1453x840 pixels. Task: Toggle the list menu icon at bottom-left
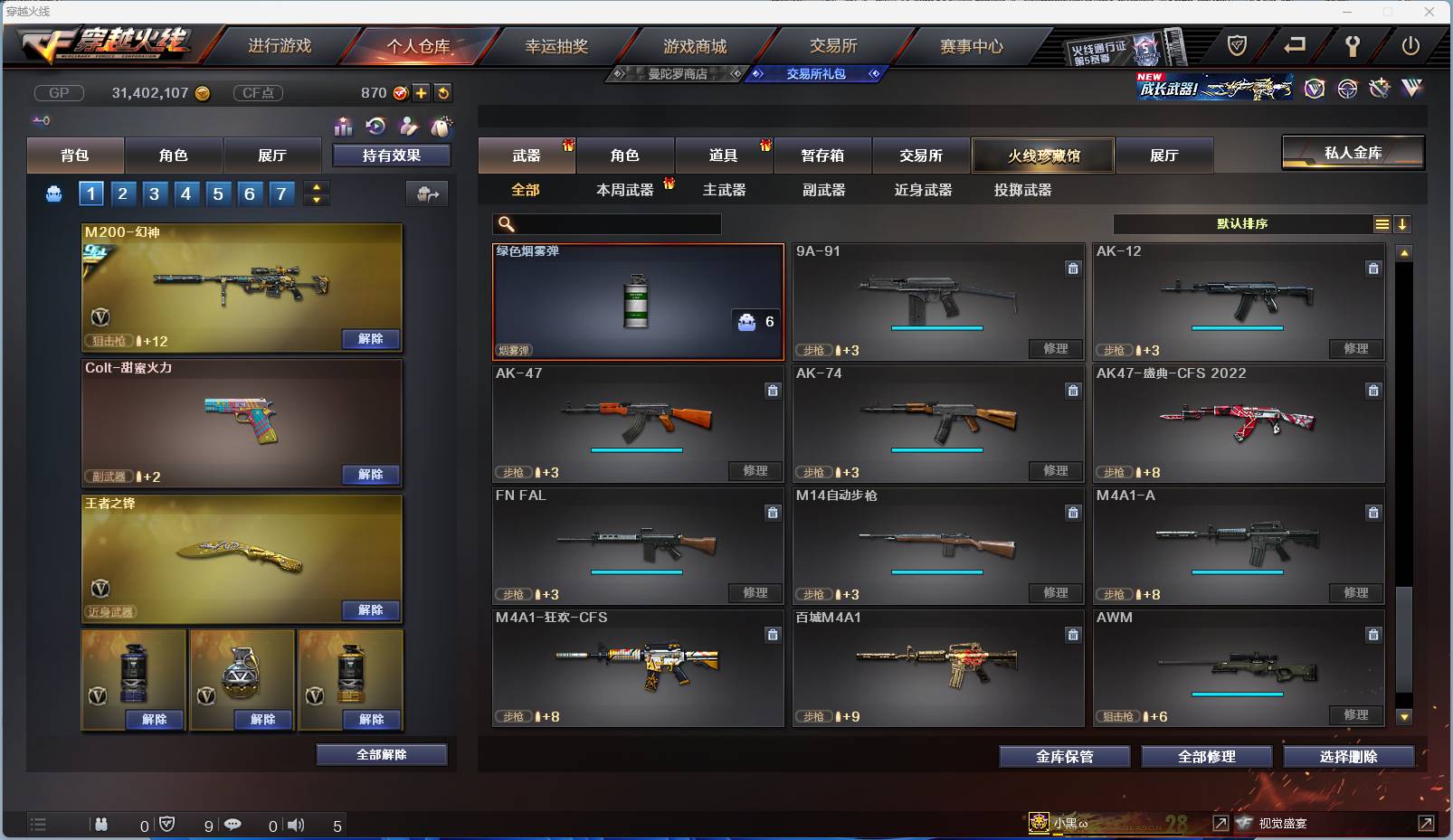(38, 825)
